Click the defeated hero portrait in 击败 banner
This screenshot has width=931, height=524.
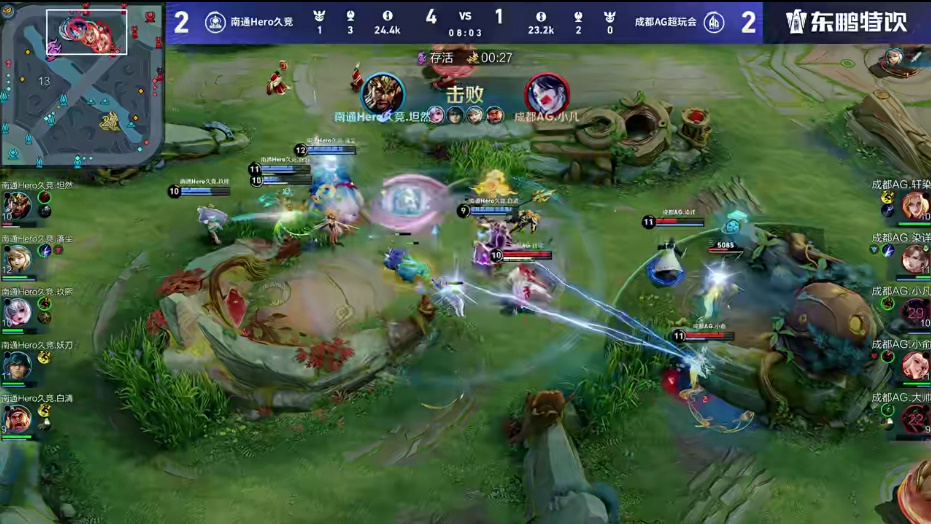547,94
